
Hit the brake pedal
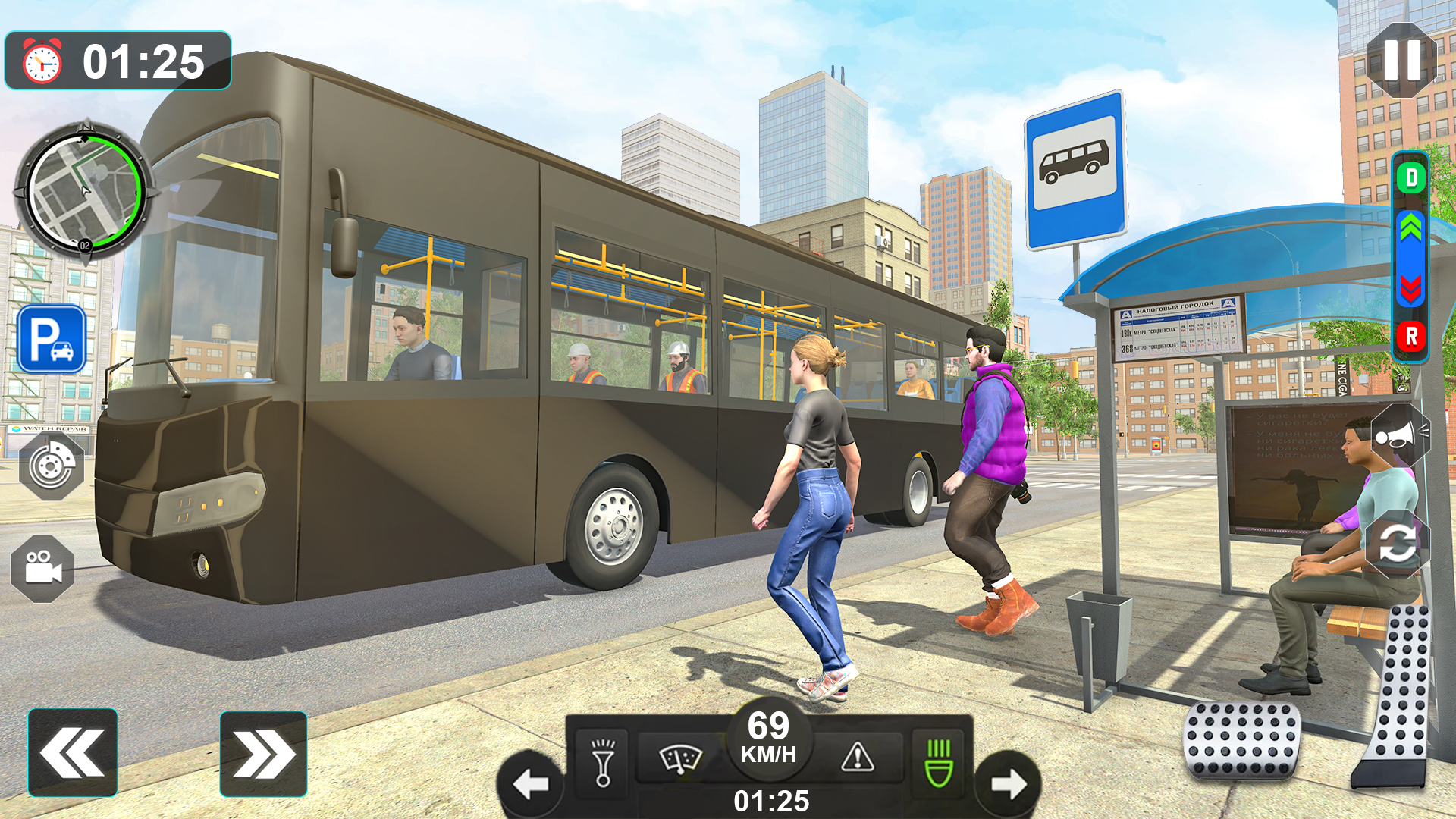[1241, 740]
